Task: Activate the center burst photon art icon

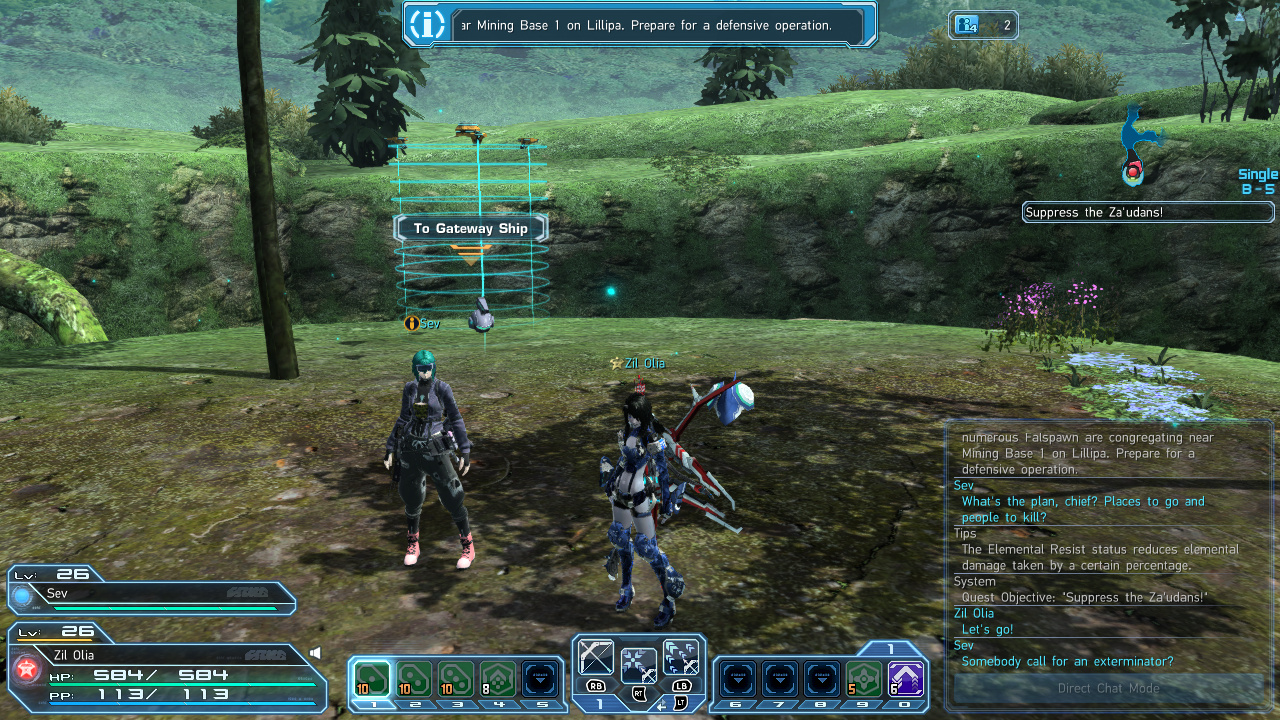Action: (x=638, y=665)
